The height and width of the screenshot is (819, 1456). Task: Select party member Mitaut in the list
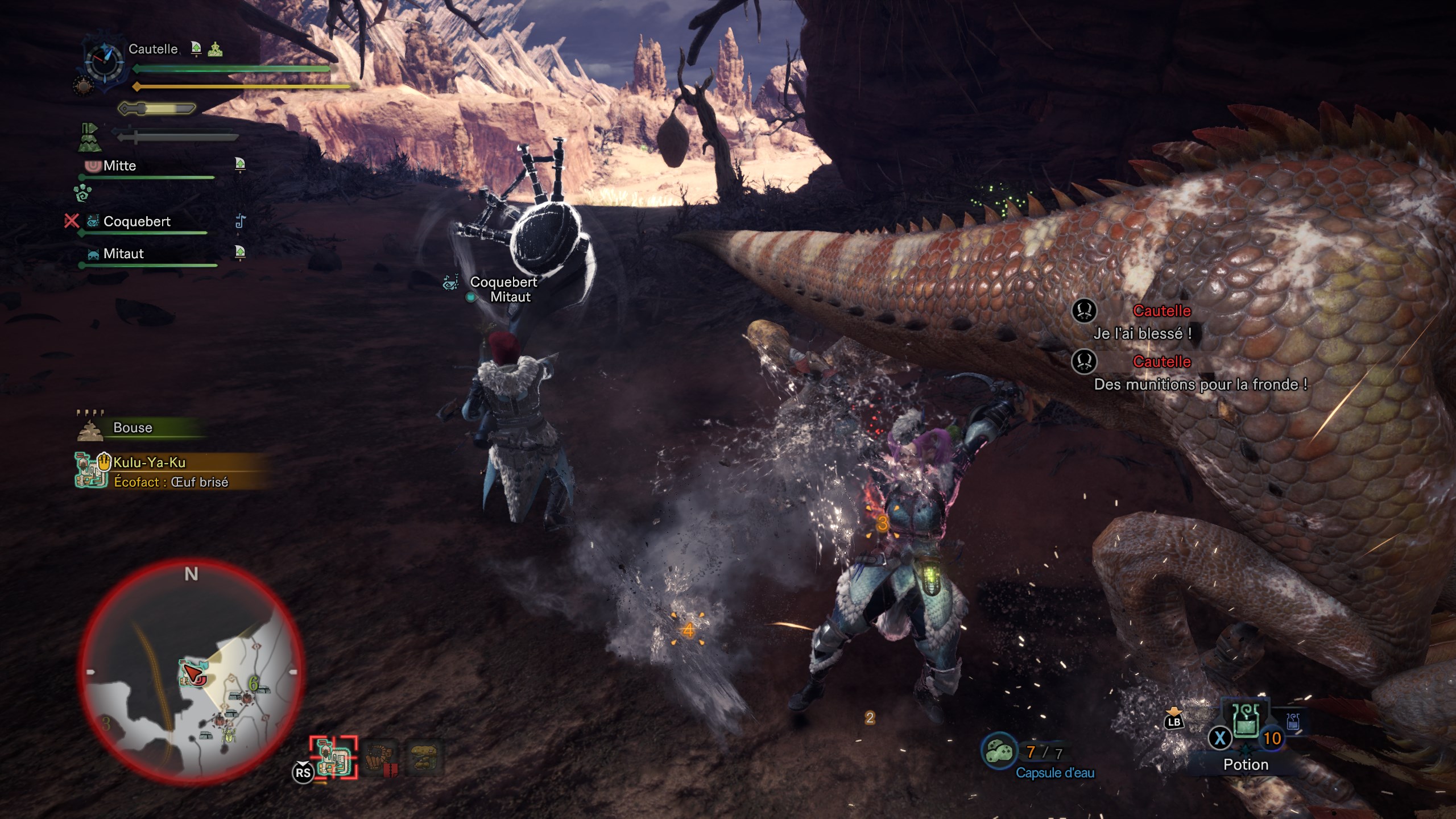123,254
